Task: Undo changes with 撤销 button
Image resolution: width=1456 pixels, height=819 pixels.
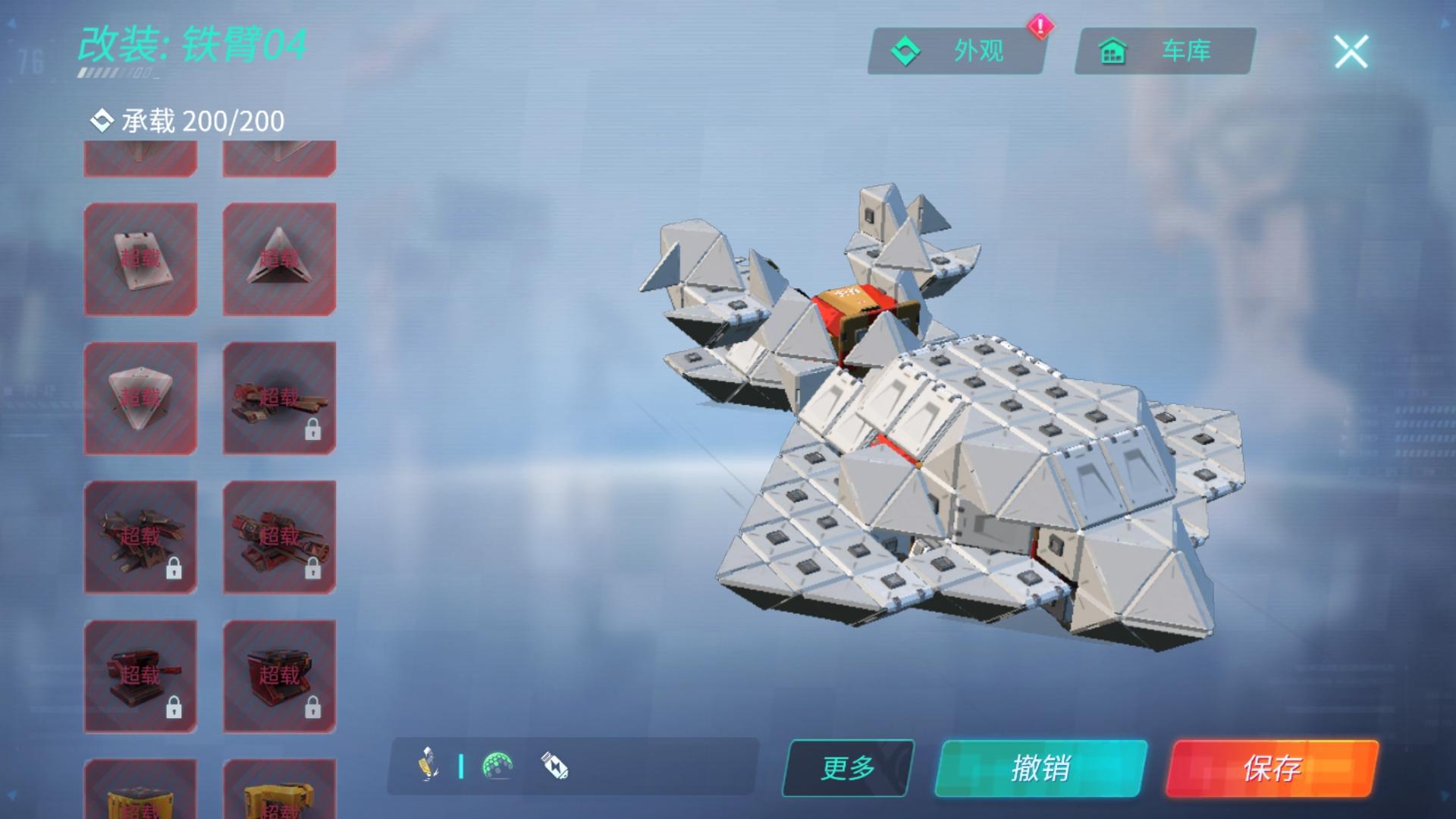Action: 1040,768
